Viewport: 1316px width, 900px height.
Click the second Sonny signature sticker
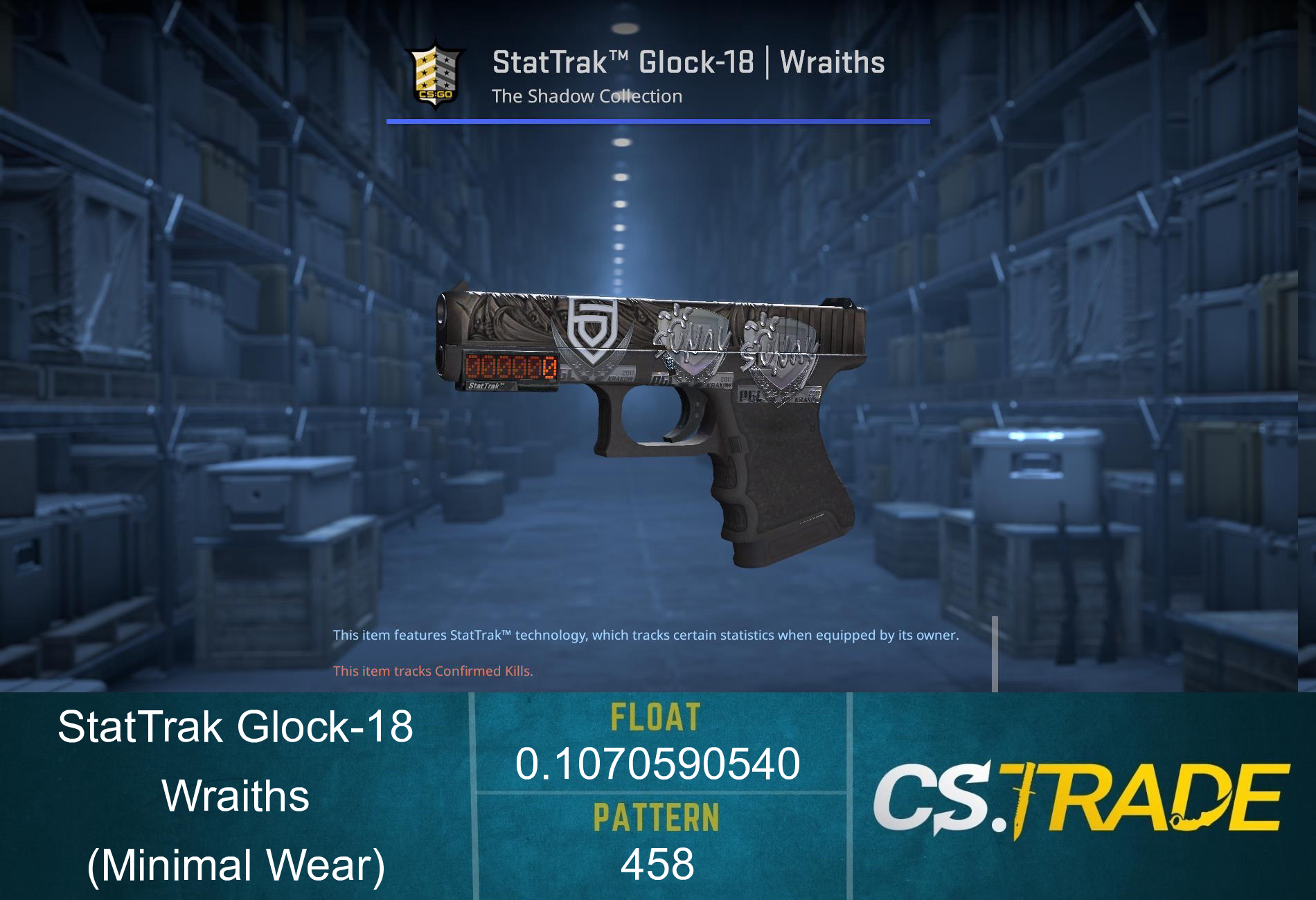coord(776,353)
